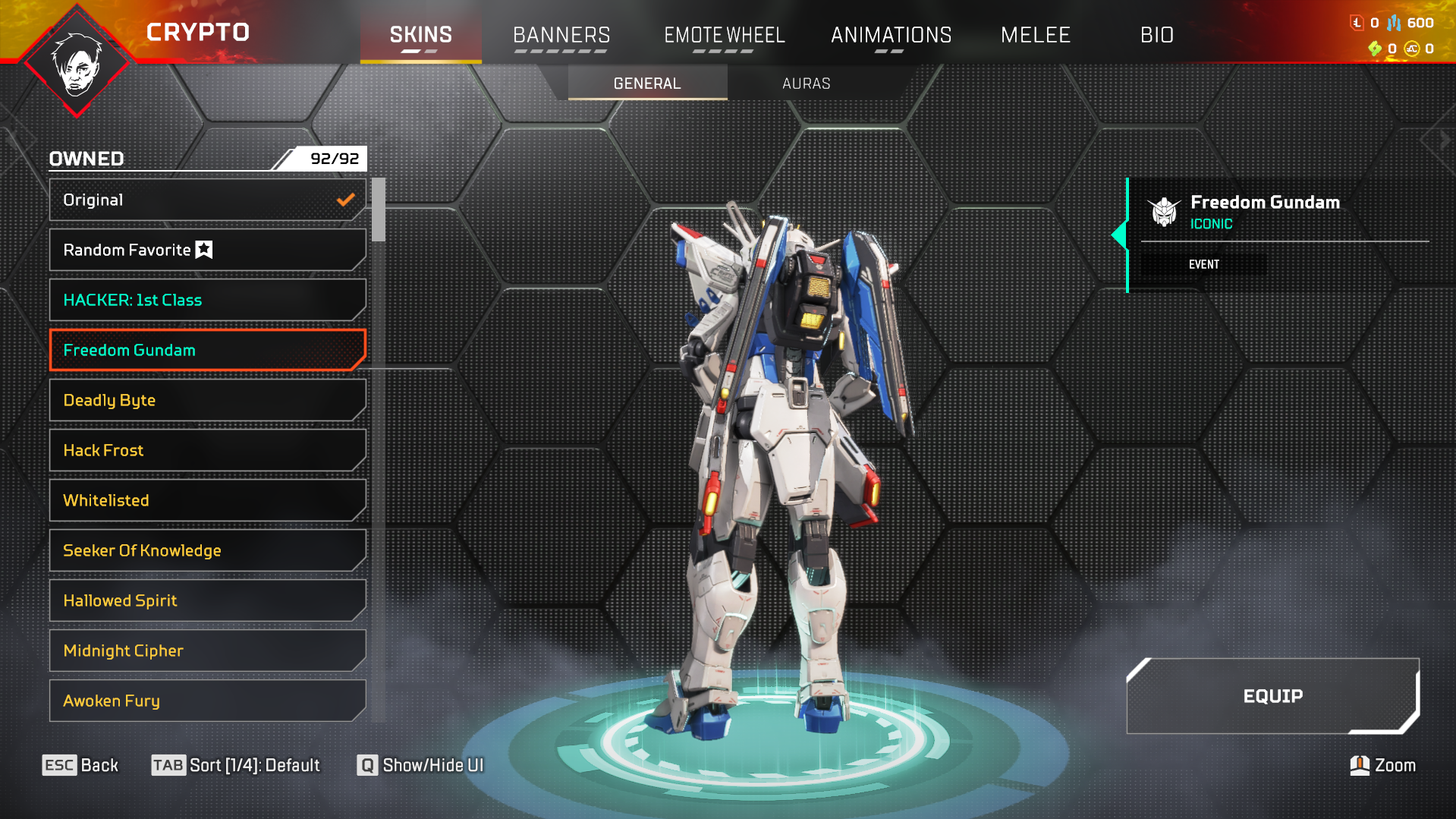Select the Midnight Cipher skin
1456x819 pixels.
click(207, 650)
